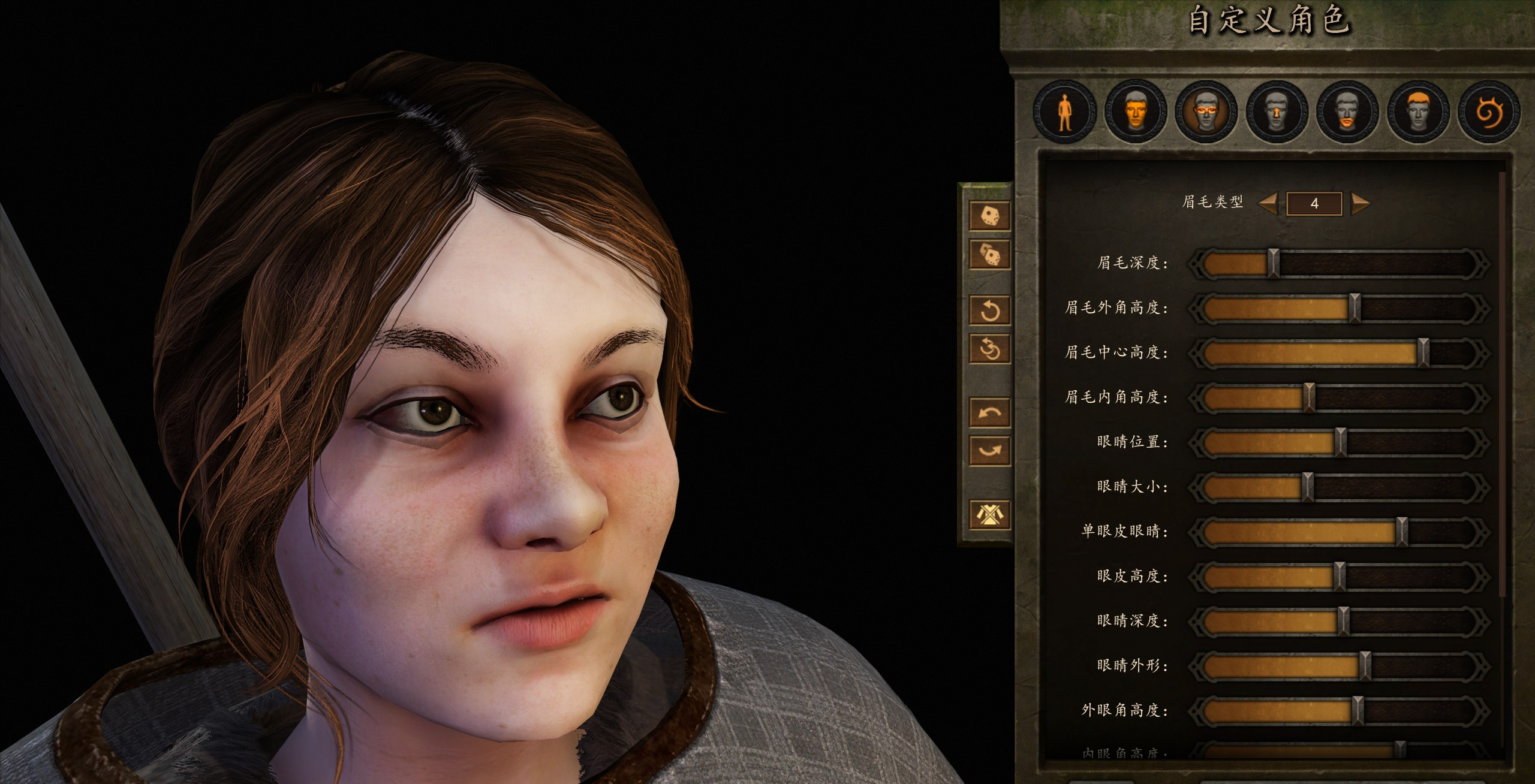This screenshot has height=784, width=1535.
Task: Click the next eyebrow type arrow
Action: click(1361, 203)
